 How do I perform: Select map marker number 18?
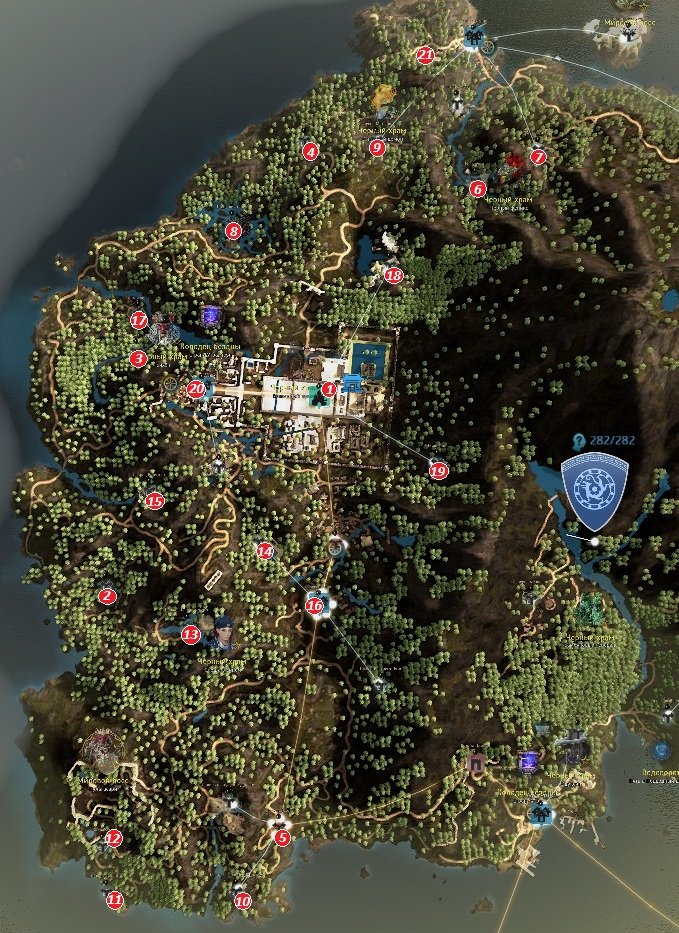click(393, 275)
